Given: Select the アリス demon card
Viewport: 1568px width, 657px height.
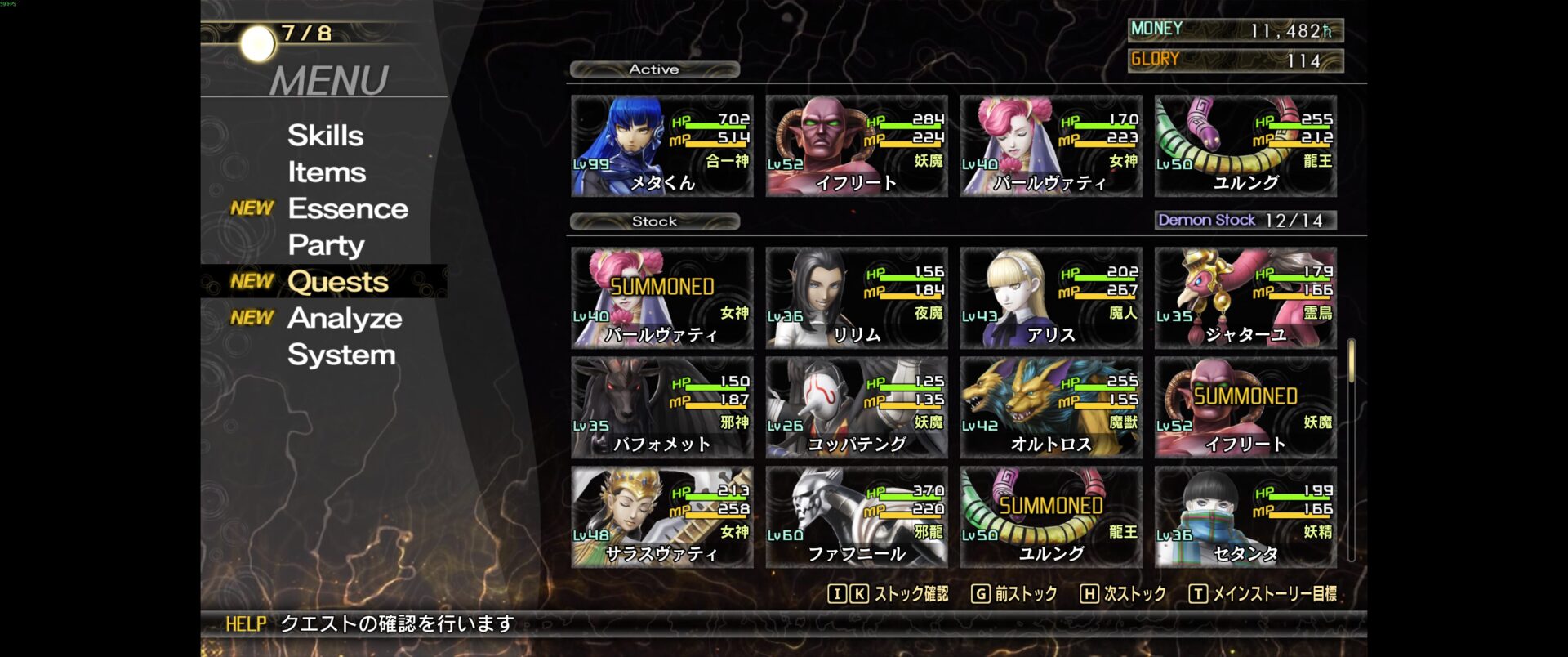Looking at the screenshot, I should coord(1050,298).
